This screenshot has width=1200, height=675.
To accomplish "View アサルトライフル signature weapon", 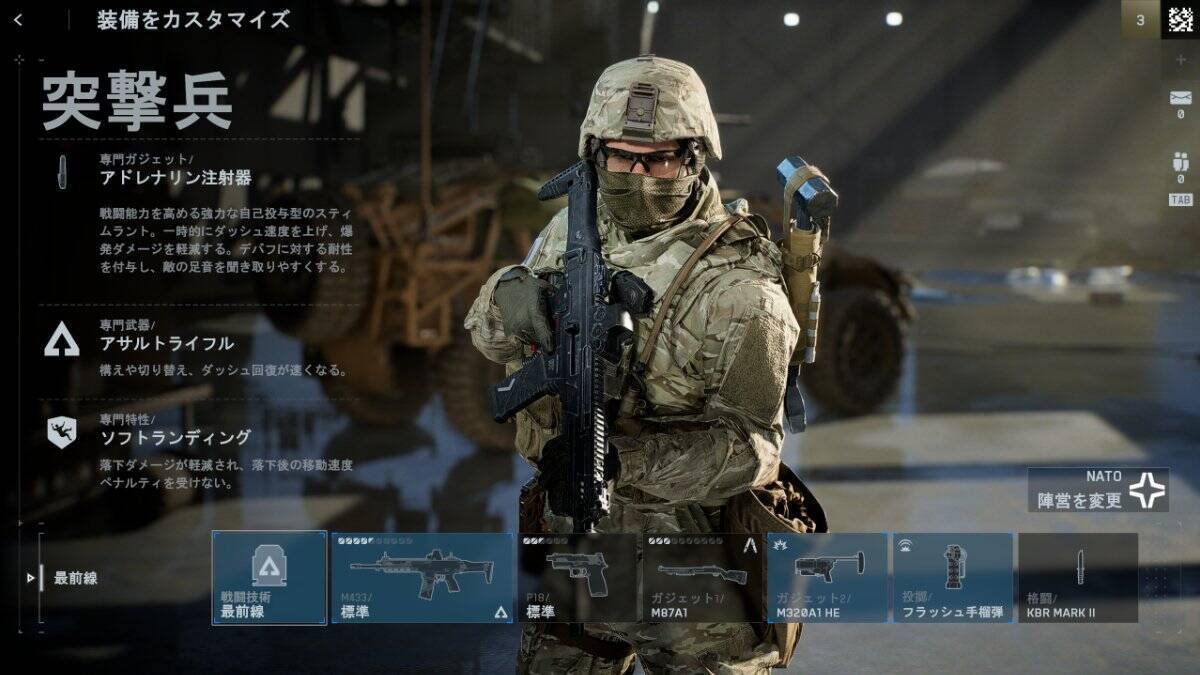I will pyautogui.click(x=166, y=343).
